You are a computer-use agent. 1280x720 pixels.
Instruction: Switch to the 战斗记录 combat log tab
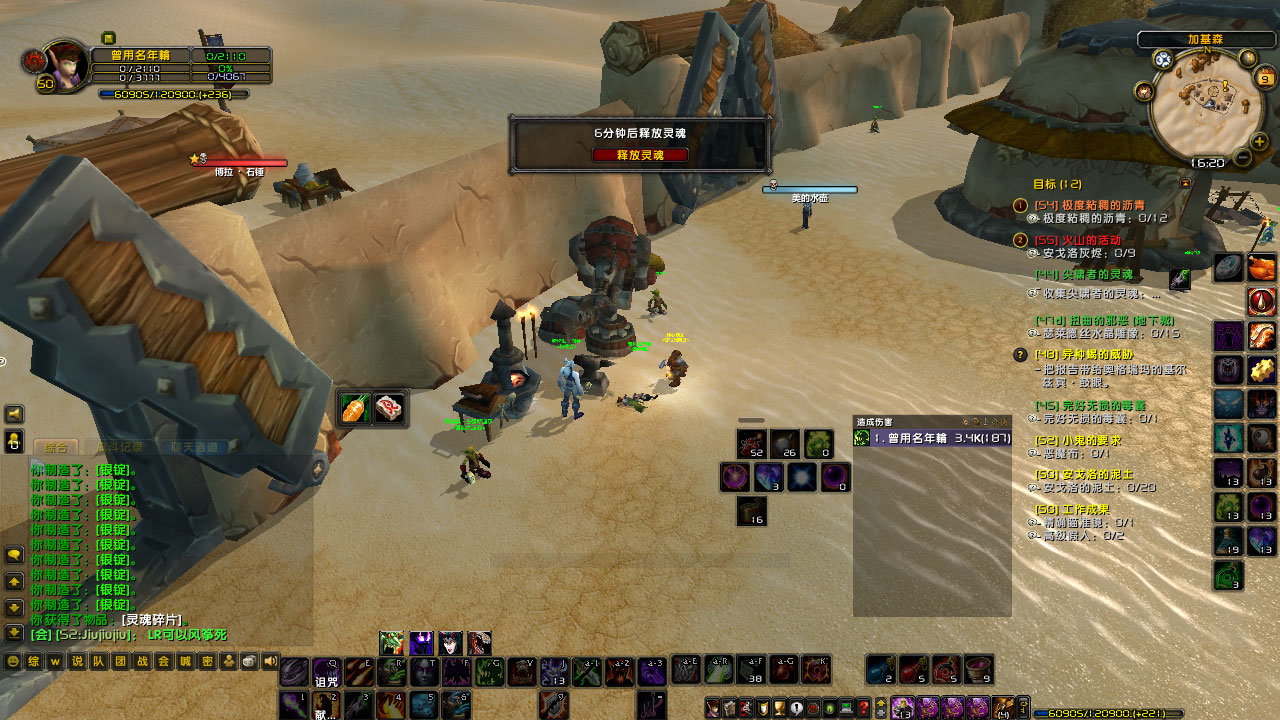(x=119, y=448)
